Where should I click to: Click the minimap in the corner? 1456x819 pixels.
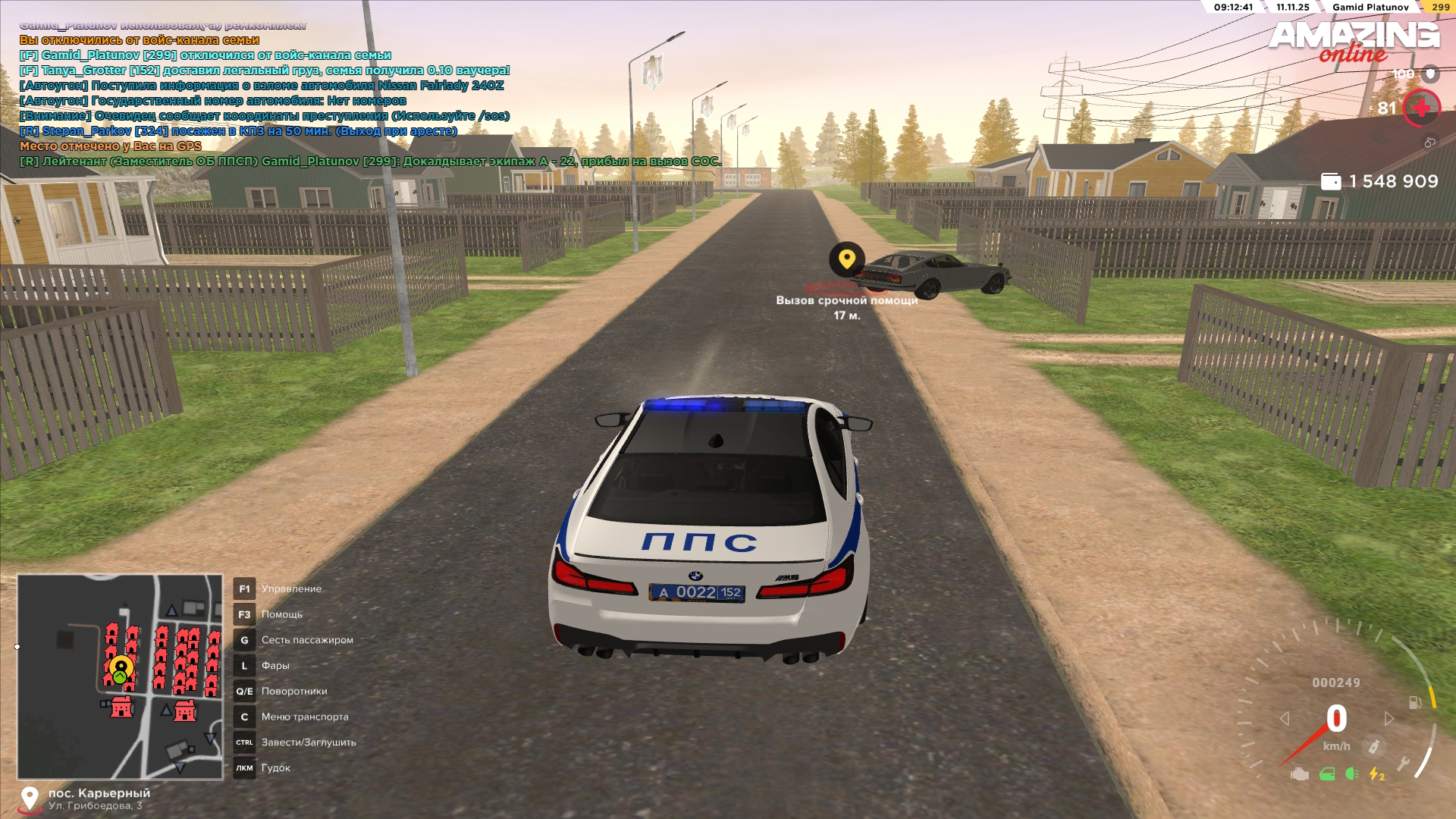[120, 676]
